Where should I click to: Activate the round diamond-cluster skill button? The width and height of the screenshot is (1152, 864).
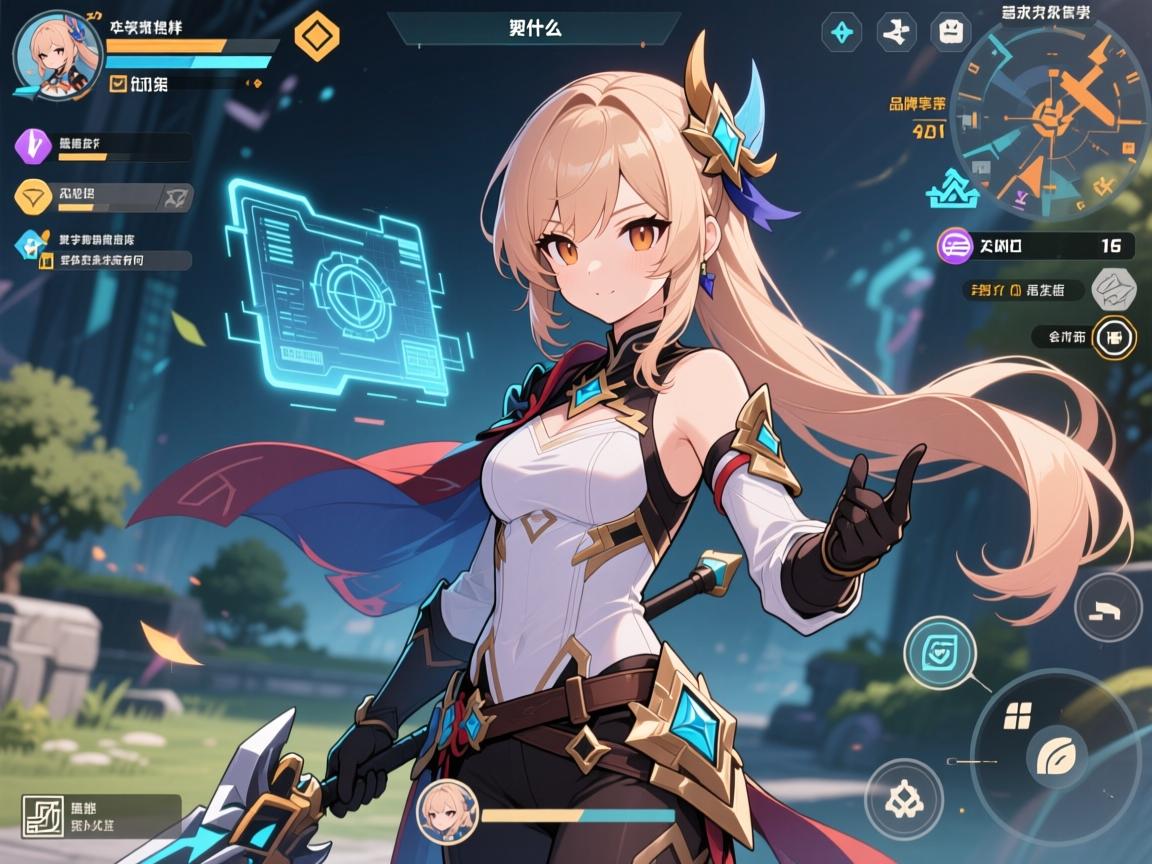[x=904, y=798]
